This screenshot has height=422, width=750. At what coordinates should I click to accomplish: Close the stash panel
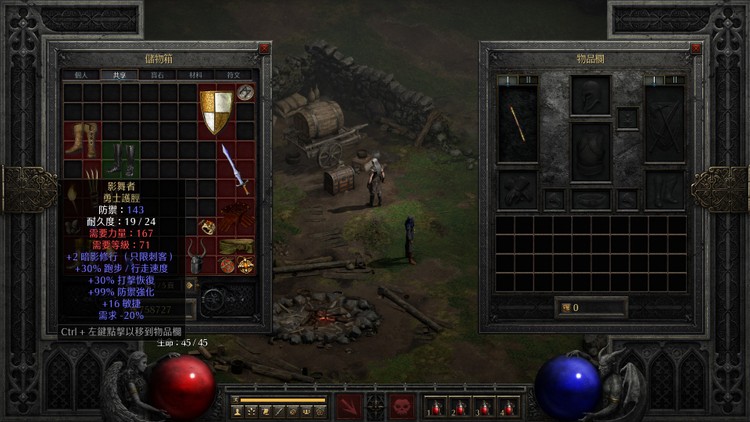(x=263, y=48)
